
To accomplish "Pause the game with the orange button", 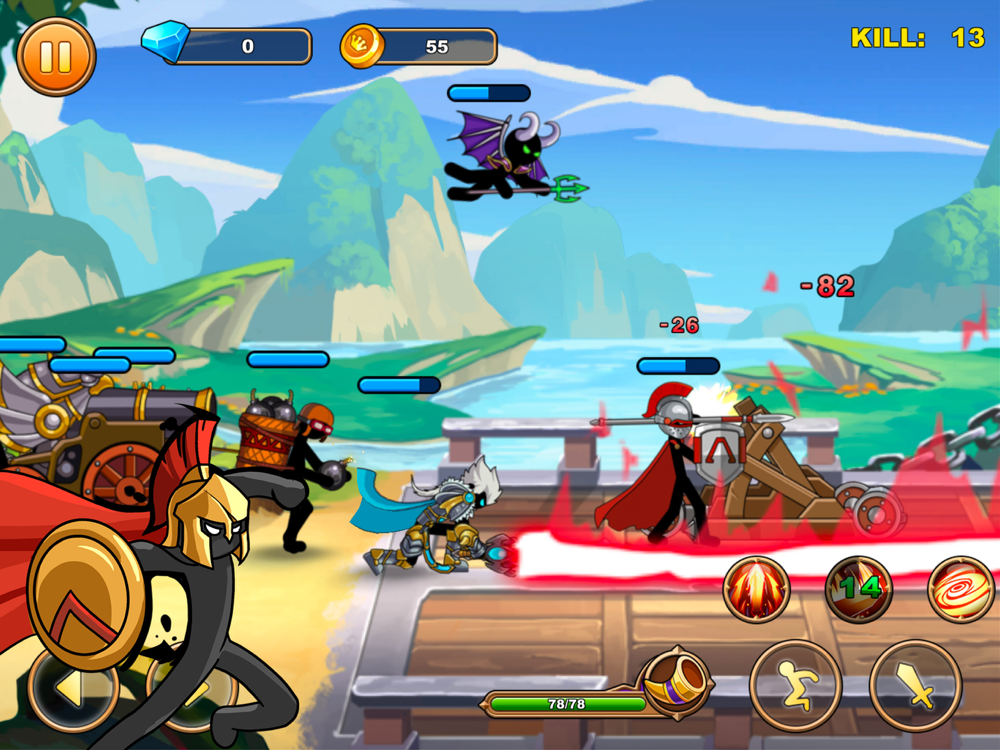I will tap(56, 55).
